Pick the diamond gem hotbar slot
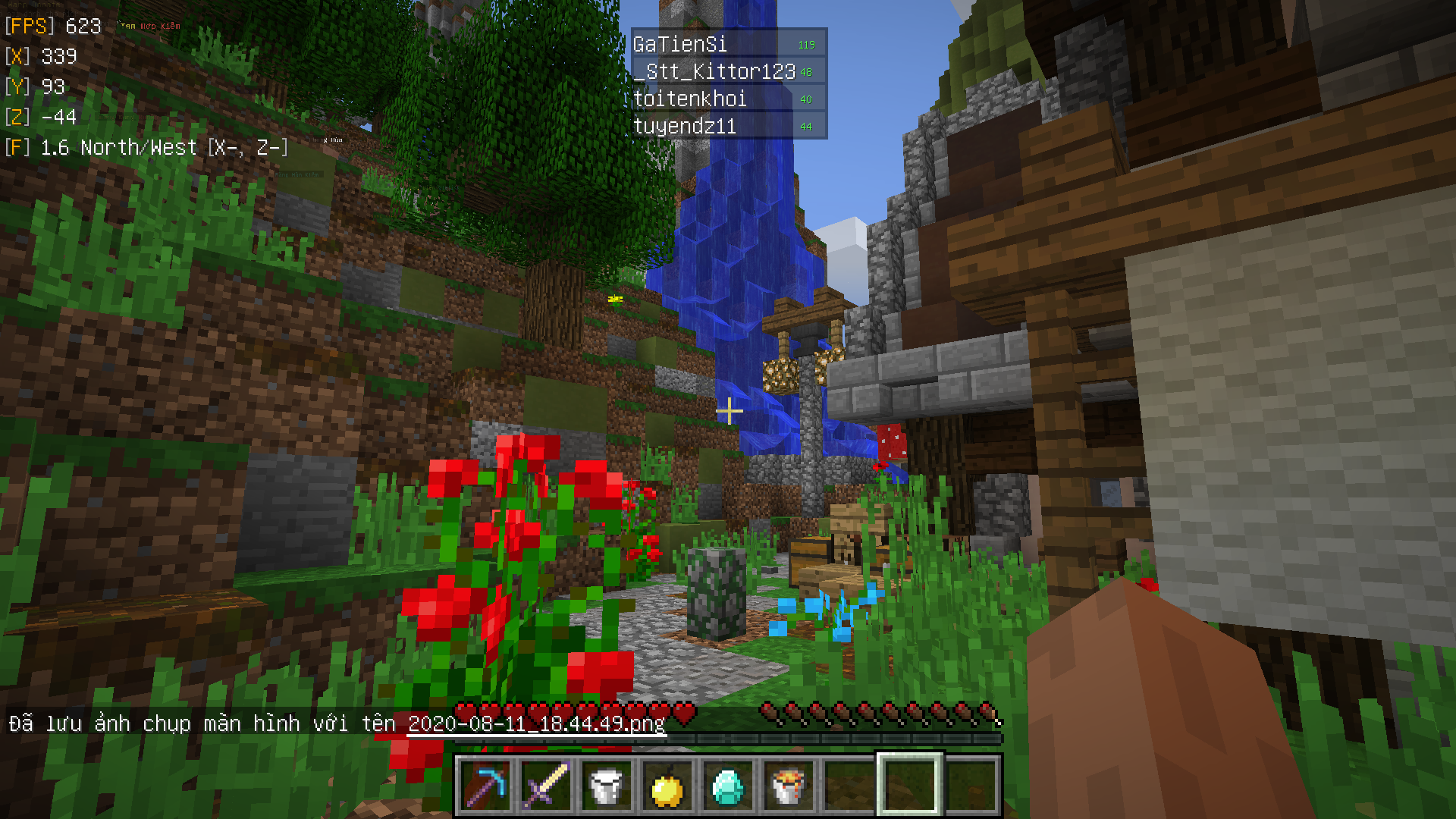Screen dimensions: 1456x819 click(x=728, y=786)
